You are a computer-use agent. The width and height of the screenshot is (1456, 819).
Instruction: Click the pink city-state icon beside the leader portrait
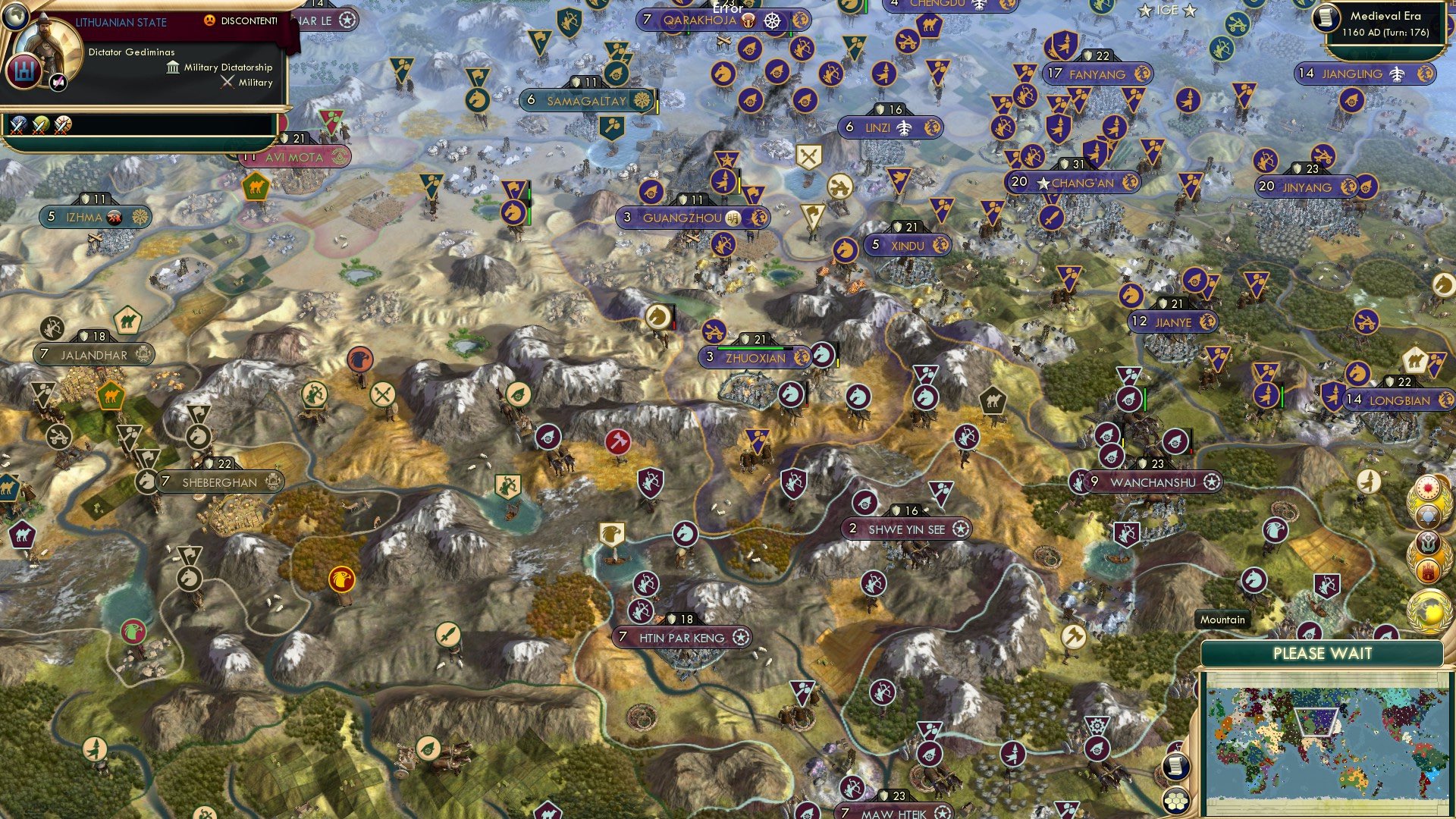pyautogui.click(x=58, y=83)
